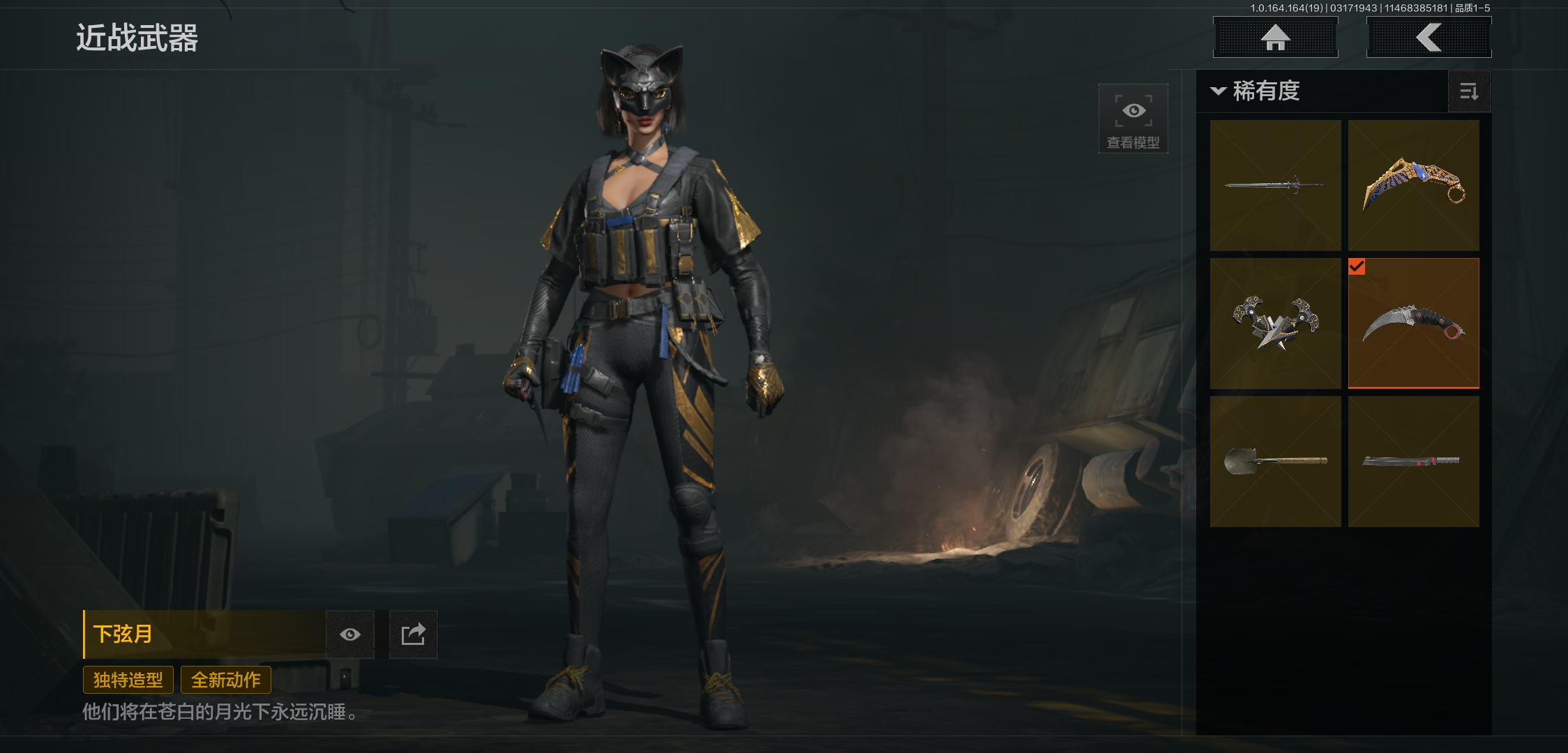Select the twin push daggers slot
This screenshot has height=753, width=1568.
coord(1275,324)
